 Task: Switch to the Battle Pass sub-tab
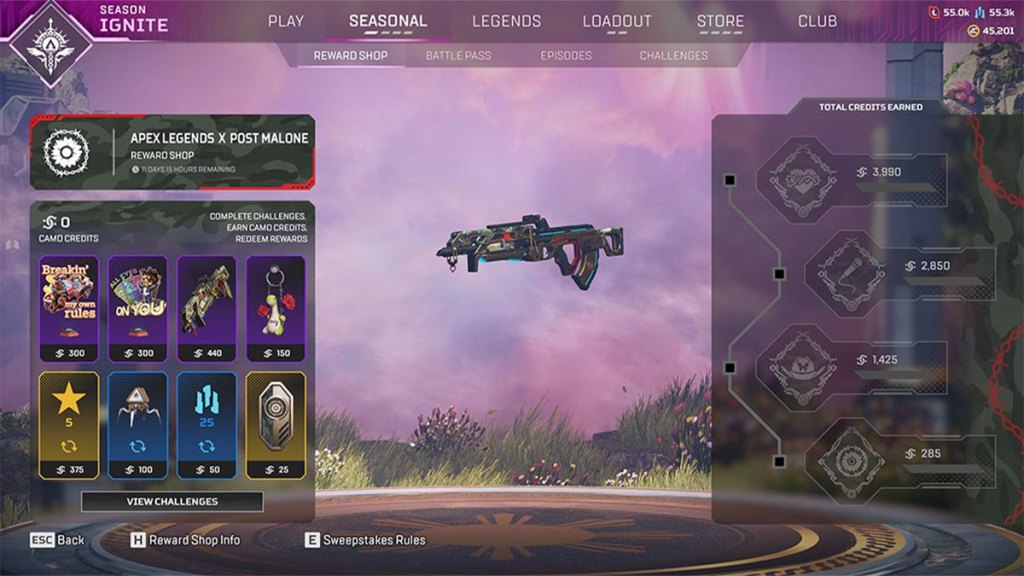[x=458, y=56]
